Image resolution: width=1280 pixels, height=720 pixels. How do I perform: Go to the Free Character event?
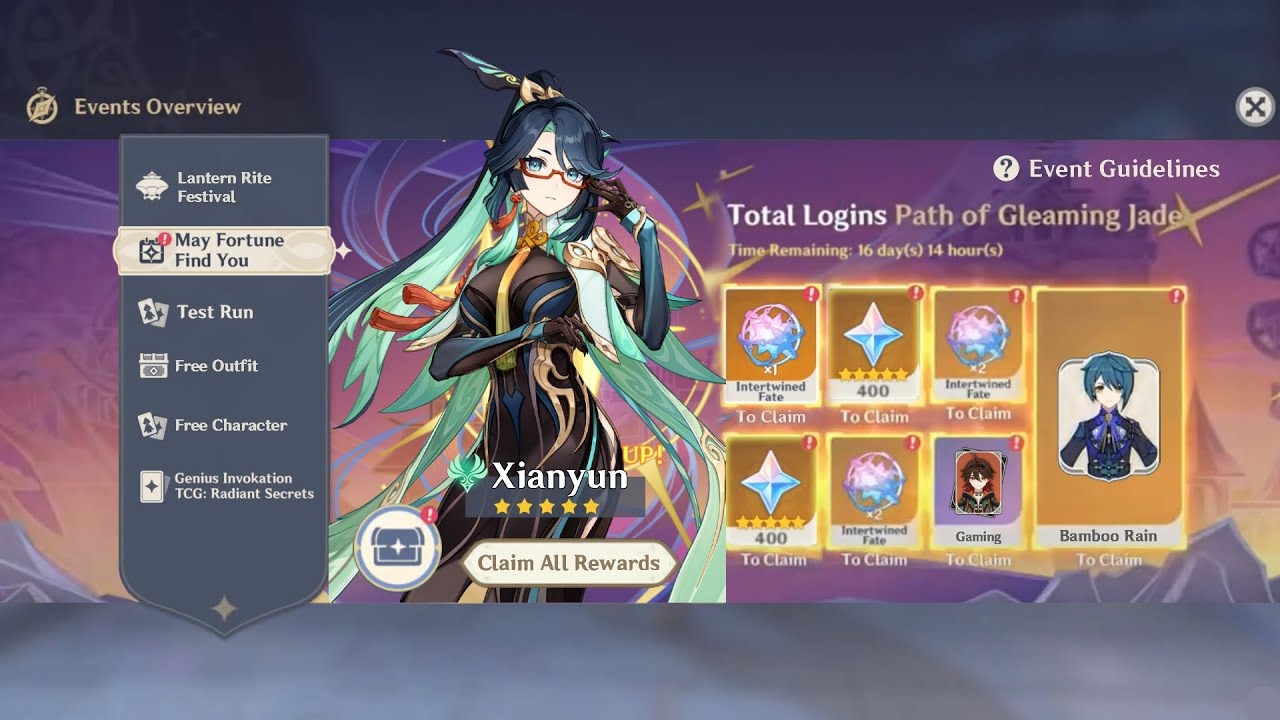point(230,425)
